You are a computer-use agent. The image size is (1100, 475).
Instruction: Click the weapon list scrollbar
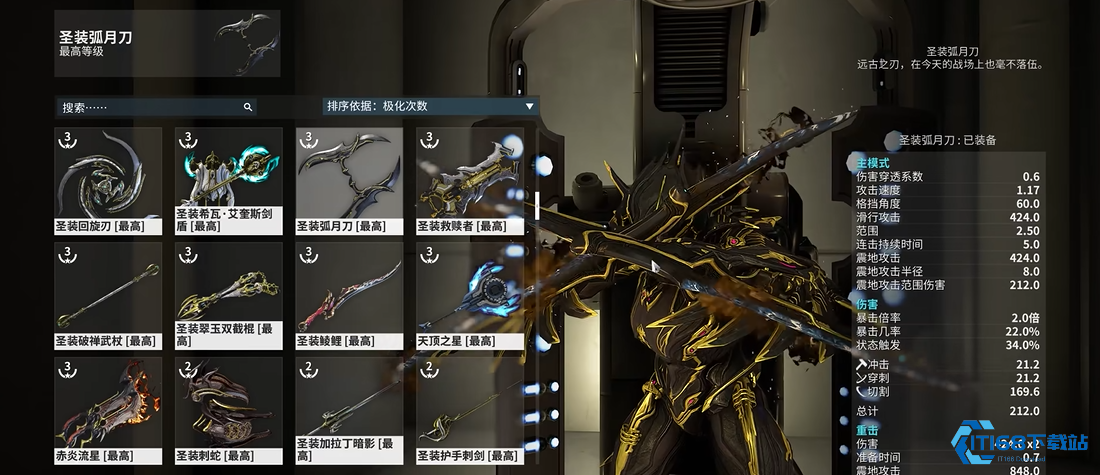(x=537, y=204)
